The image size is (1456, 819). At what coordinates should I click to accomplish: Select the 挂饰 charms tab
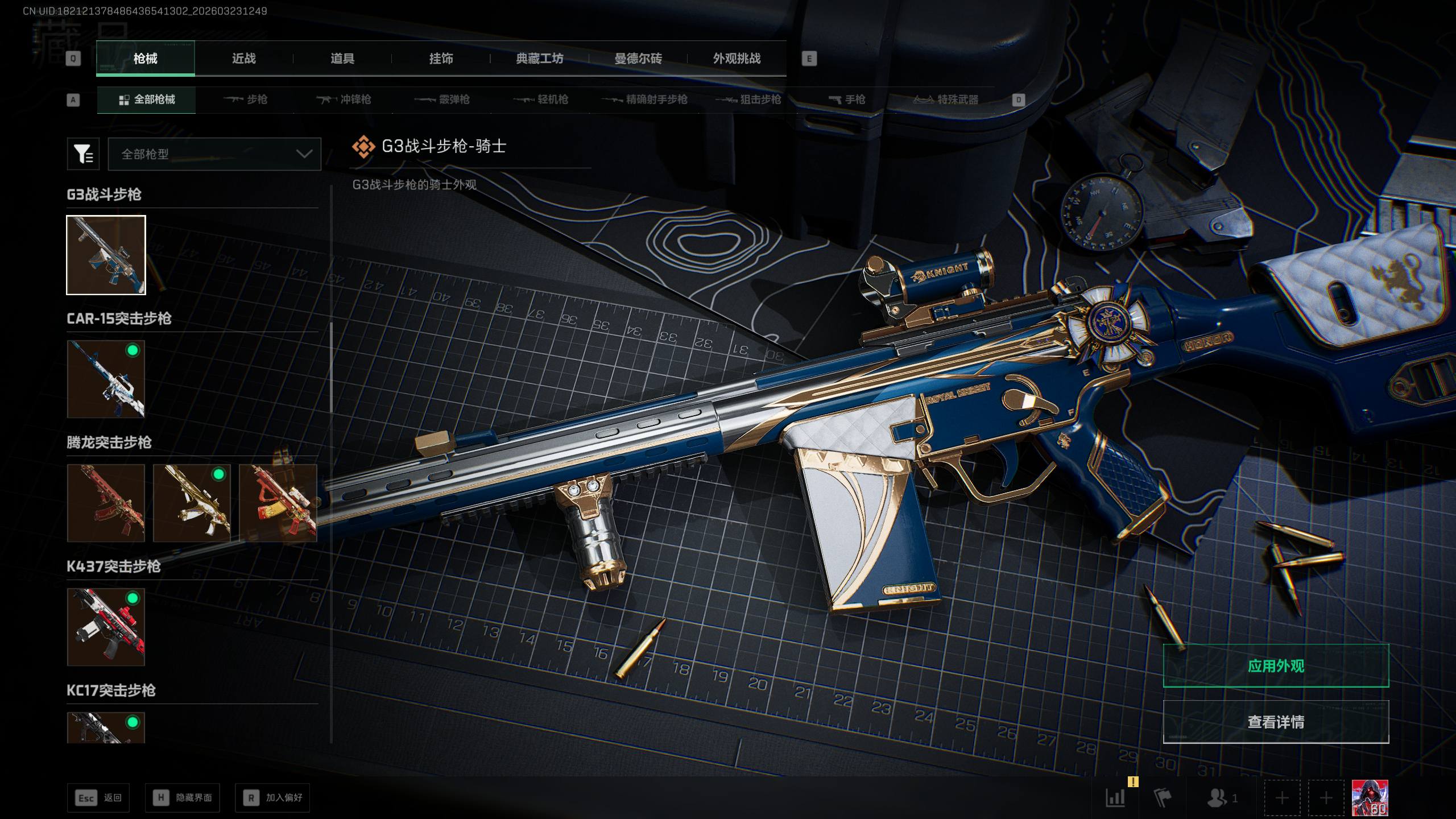[441, 59]
